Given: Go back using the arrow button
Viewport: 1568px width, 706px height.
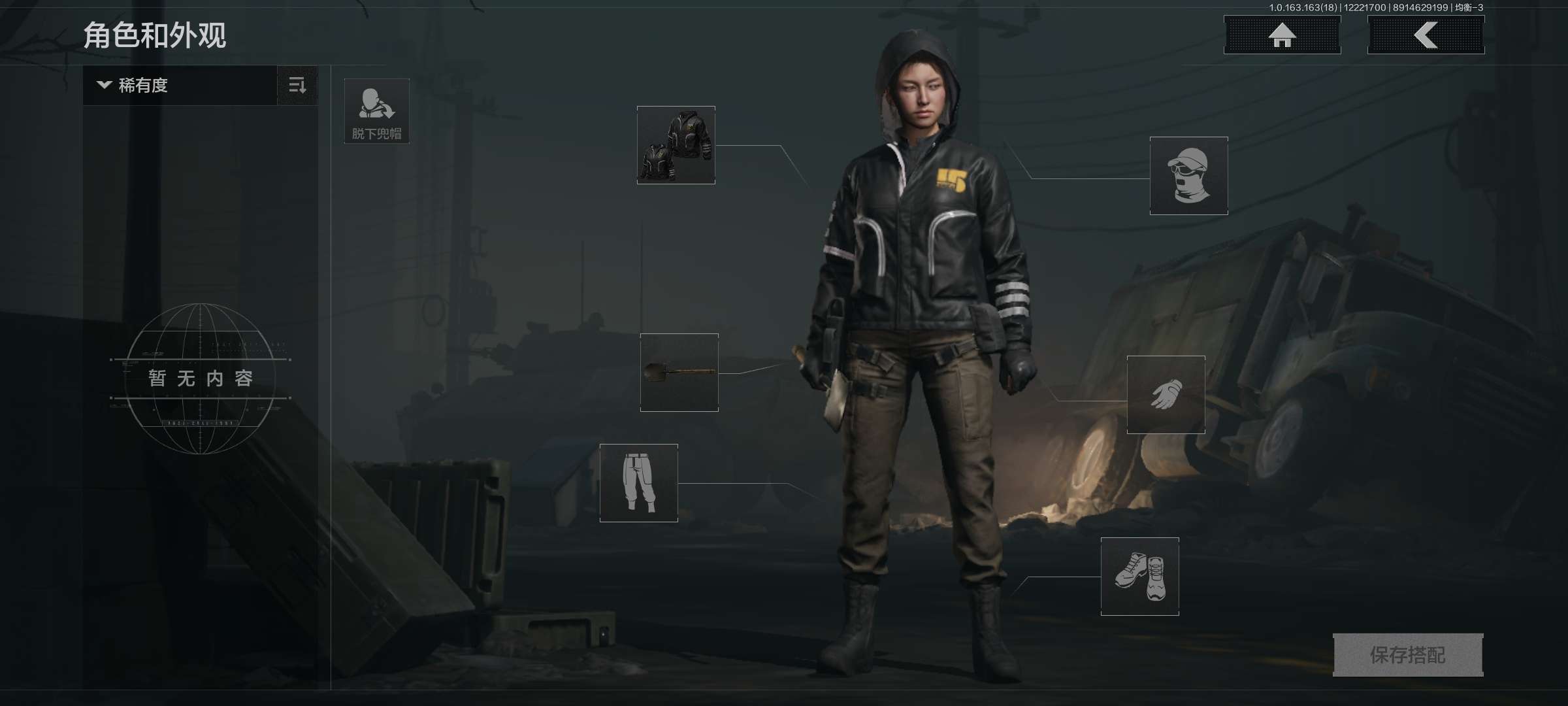Looking at the screenshot, I should click(x=1426, y=35).
